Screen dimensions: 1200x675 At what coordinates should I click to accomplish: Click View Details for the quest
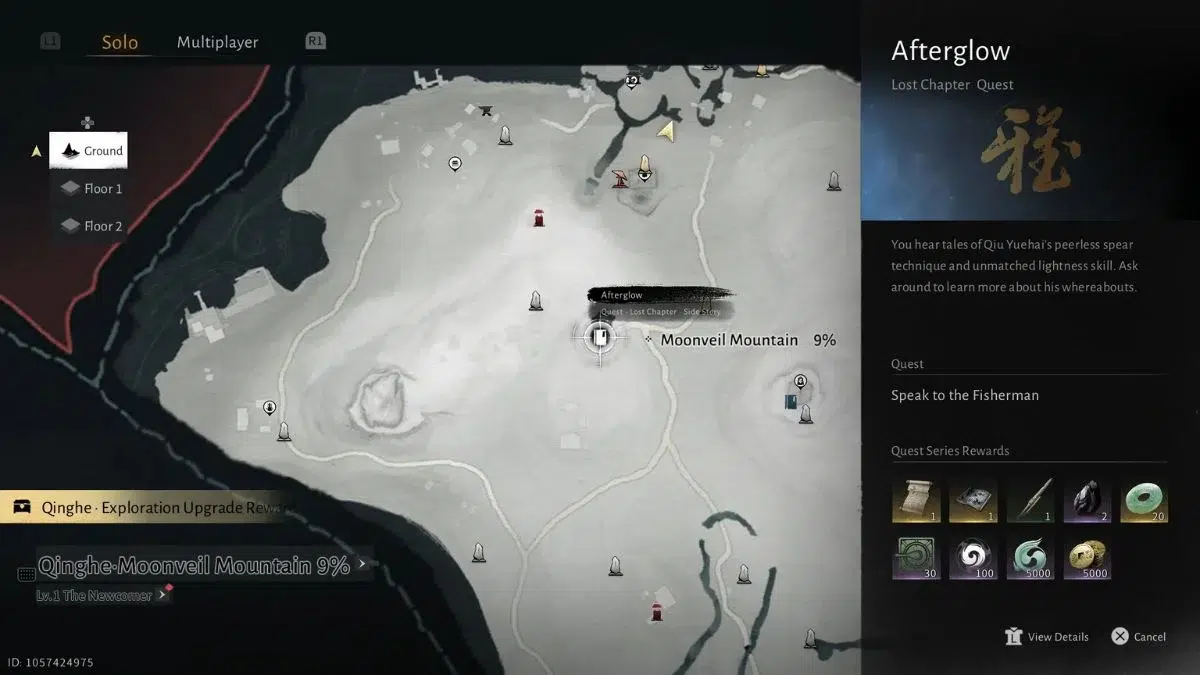click(1047, 637)
